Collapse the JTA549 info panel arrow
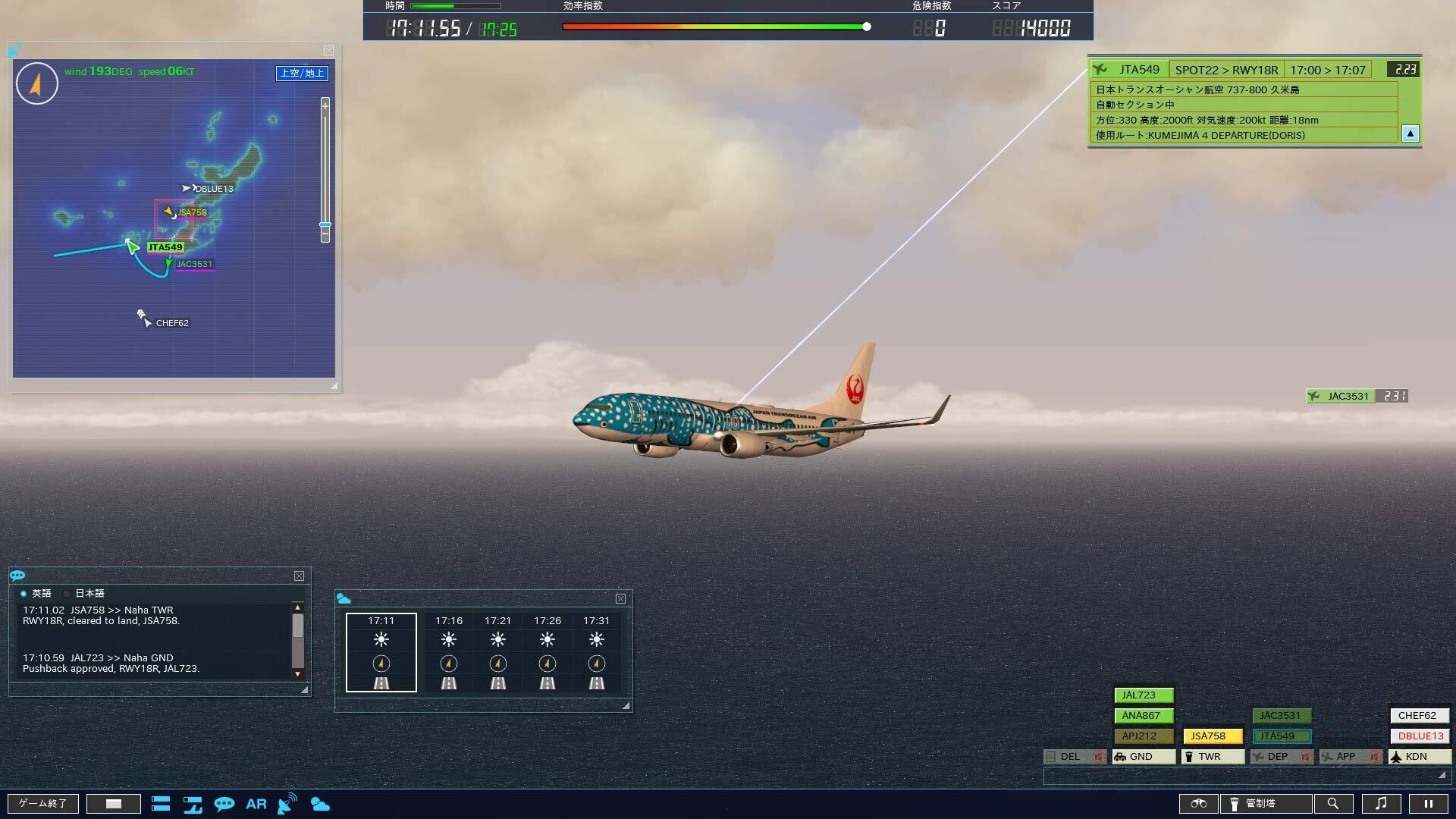Screen dimensions: 1456x819 tap(1410, 134)
